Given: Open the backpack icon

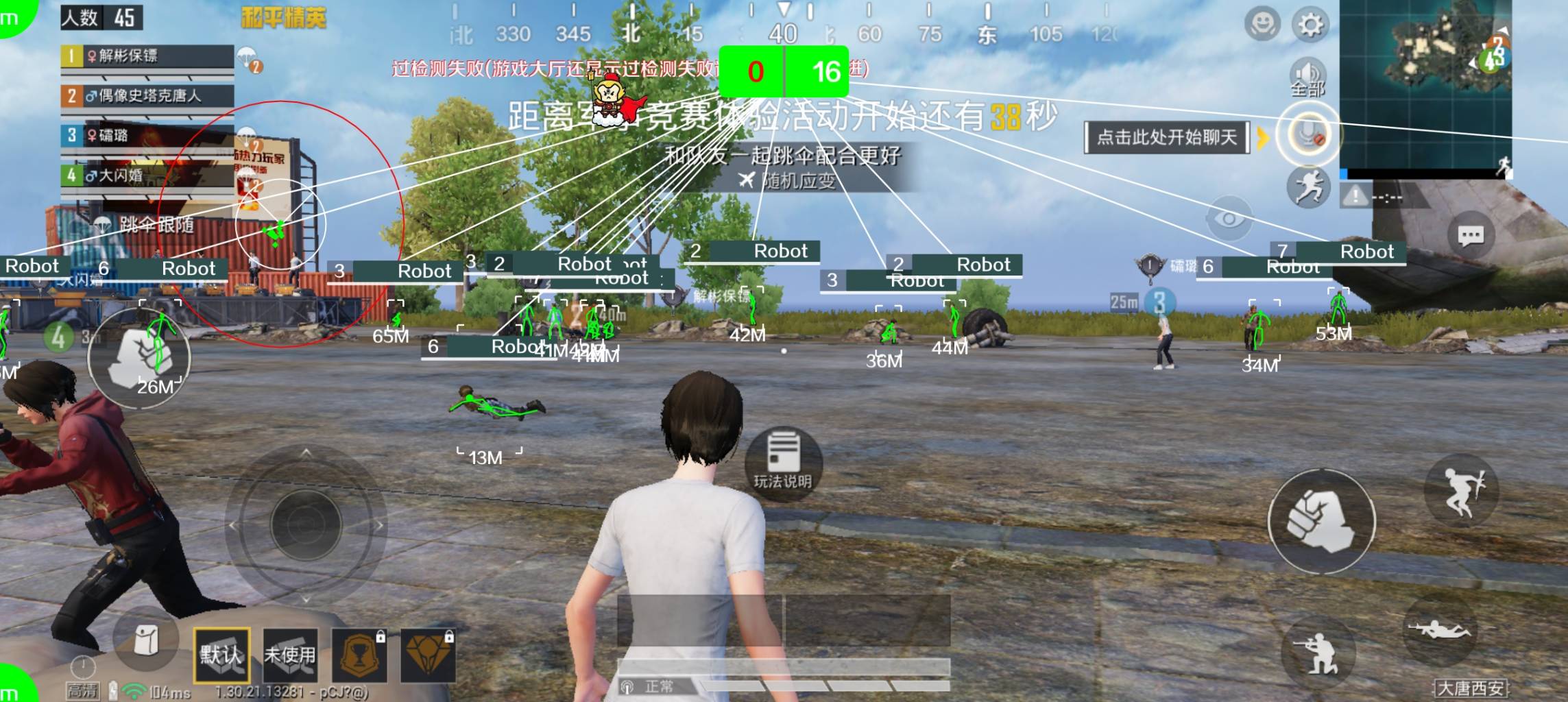Looking at the screenshot, I should tap(145, 642).
